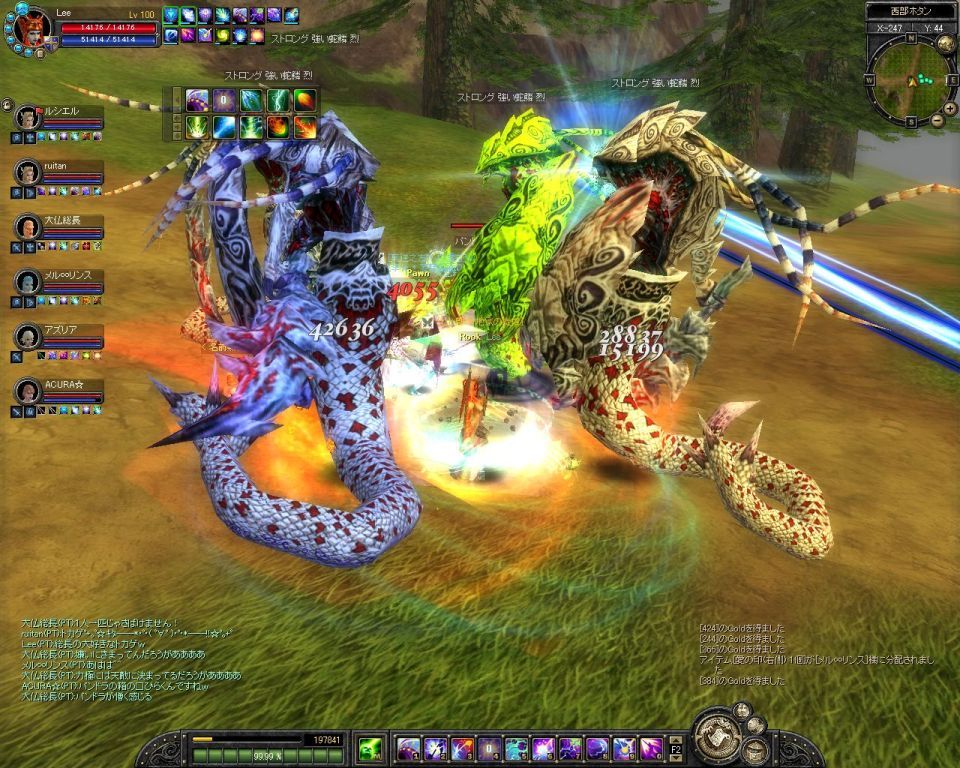
Task: Activate hotbar skill in slot 1
Action: (409, 747)
